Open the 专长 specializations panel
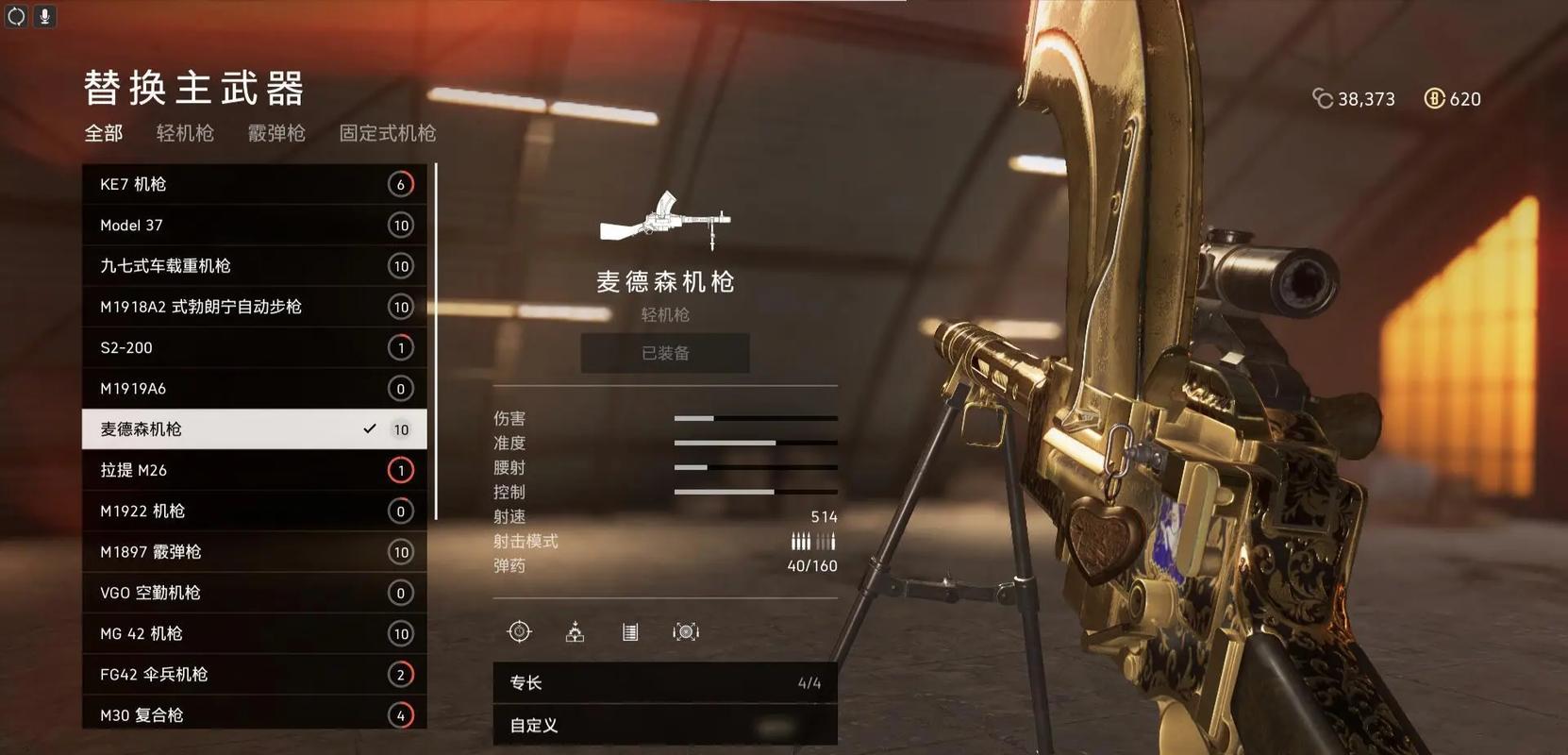Screen dimensions: 1568x755 click(664, 682)
